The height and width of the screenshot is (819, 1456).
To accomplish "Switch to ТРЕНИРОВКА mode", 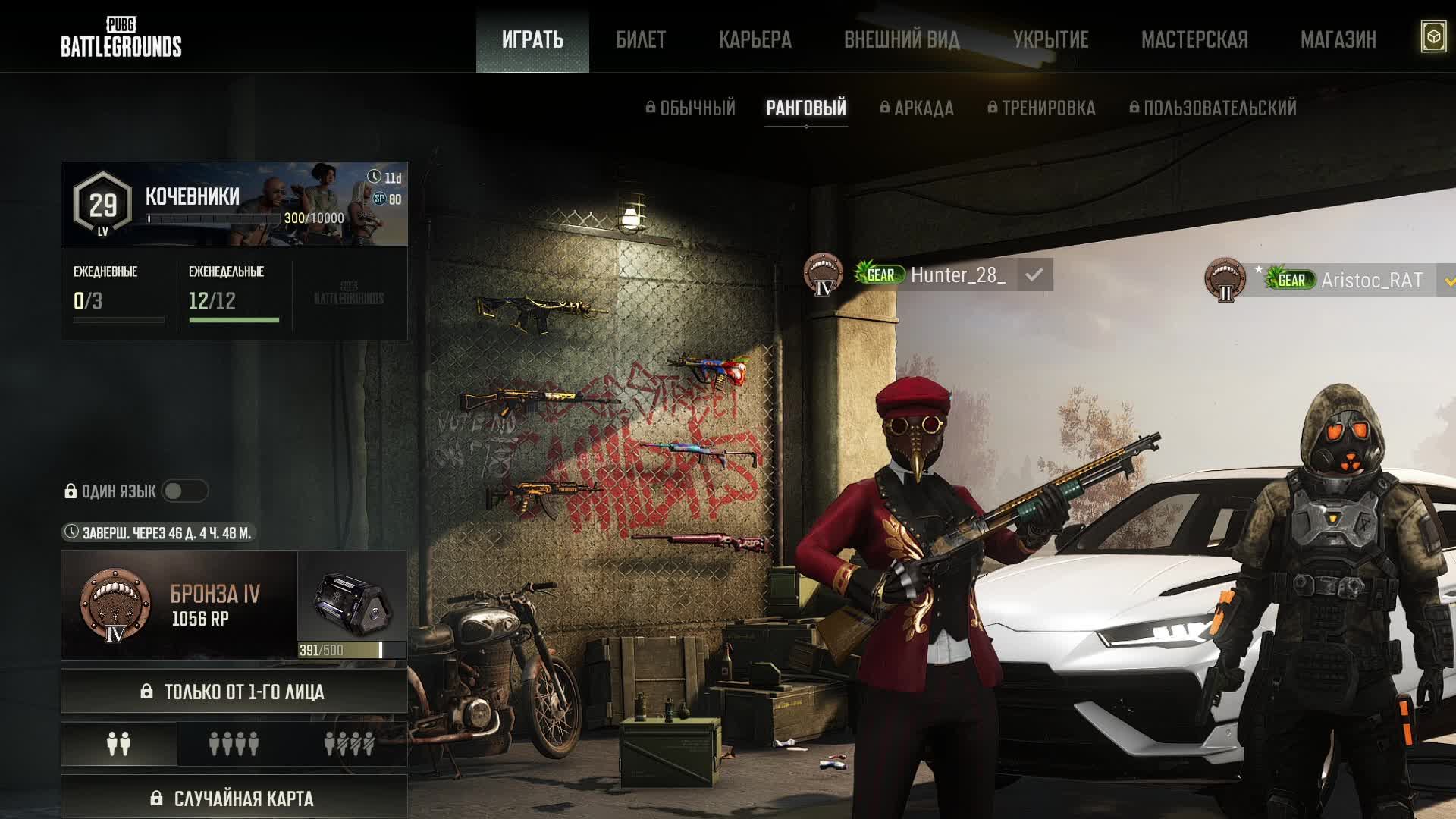I will click(x=1042, y=108).
